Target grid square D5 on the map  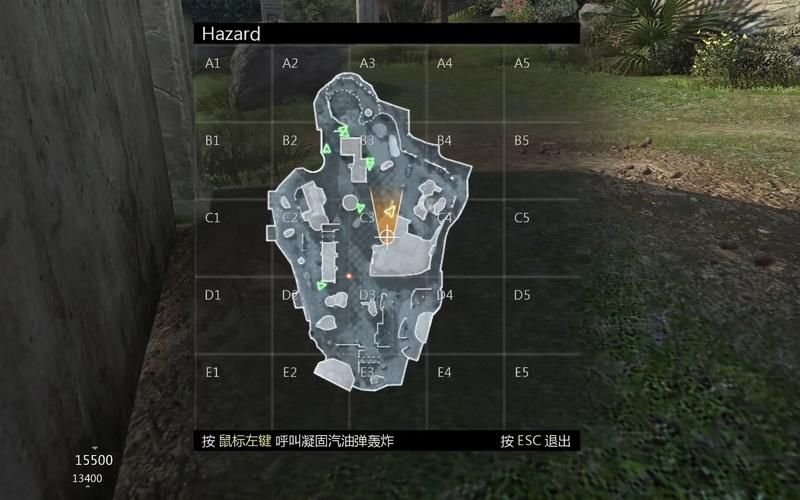point(542,316)
